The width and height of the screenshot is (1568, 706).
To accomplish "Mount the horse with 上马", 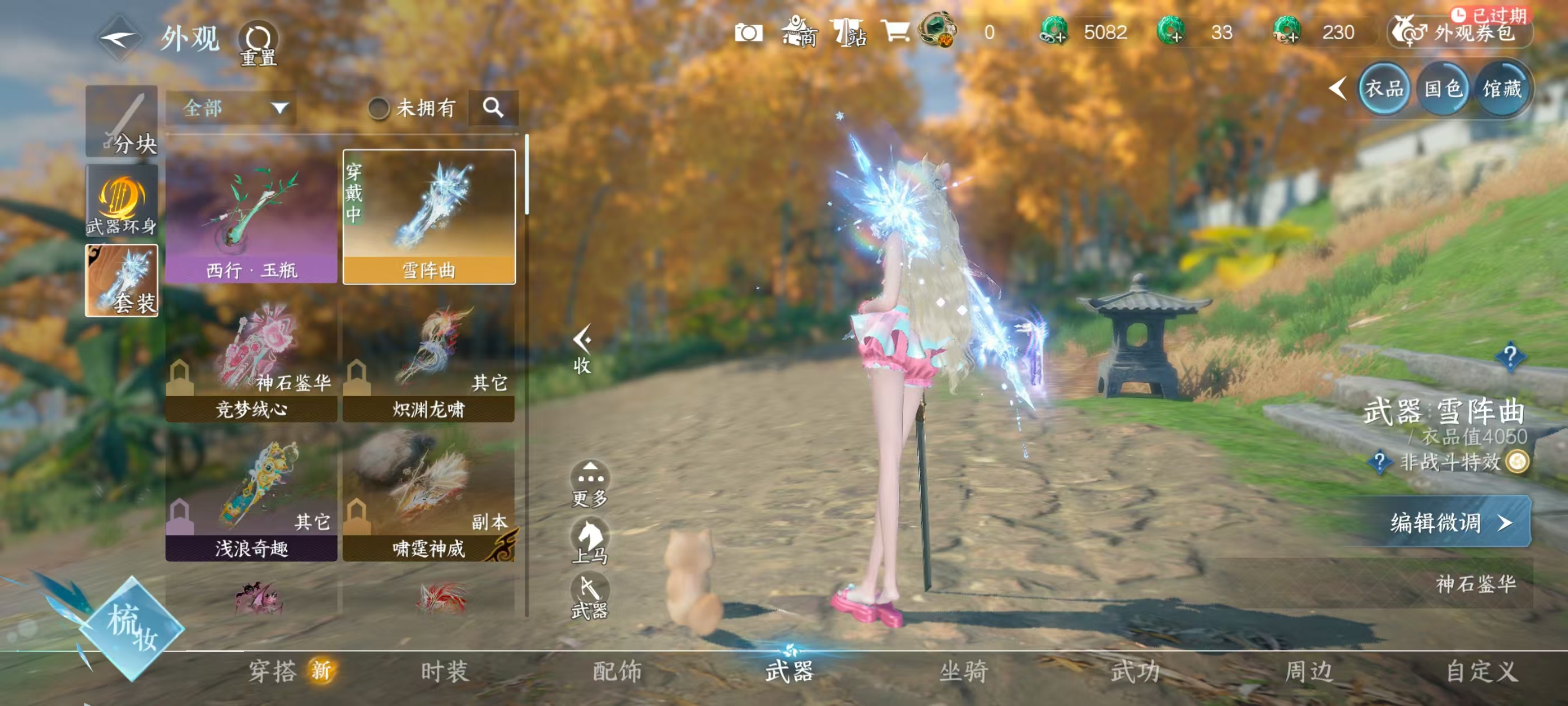I will [x=589, y=541].
